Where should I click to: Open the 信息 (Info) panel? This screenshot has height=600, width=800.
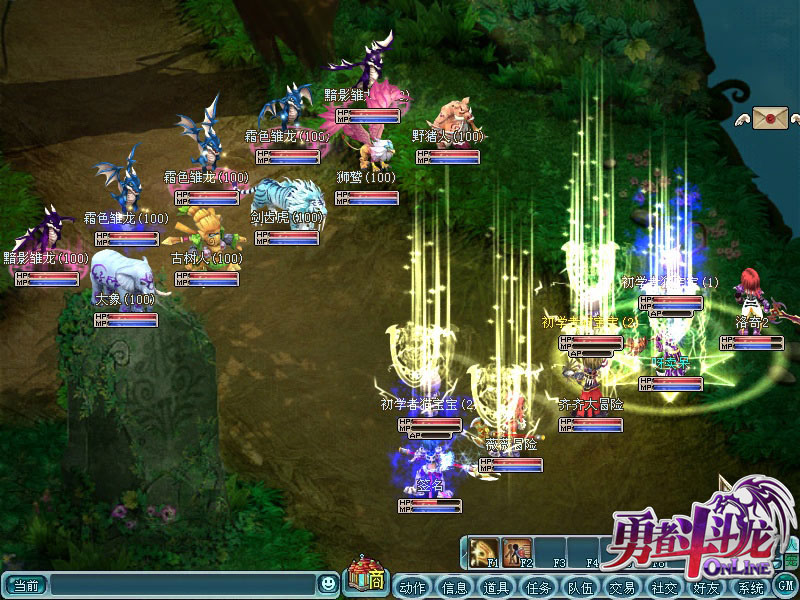[x=454, y=587]
